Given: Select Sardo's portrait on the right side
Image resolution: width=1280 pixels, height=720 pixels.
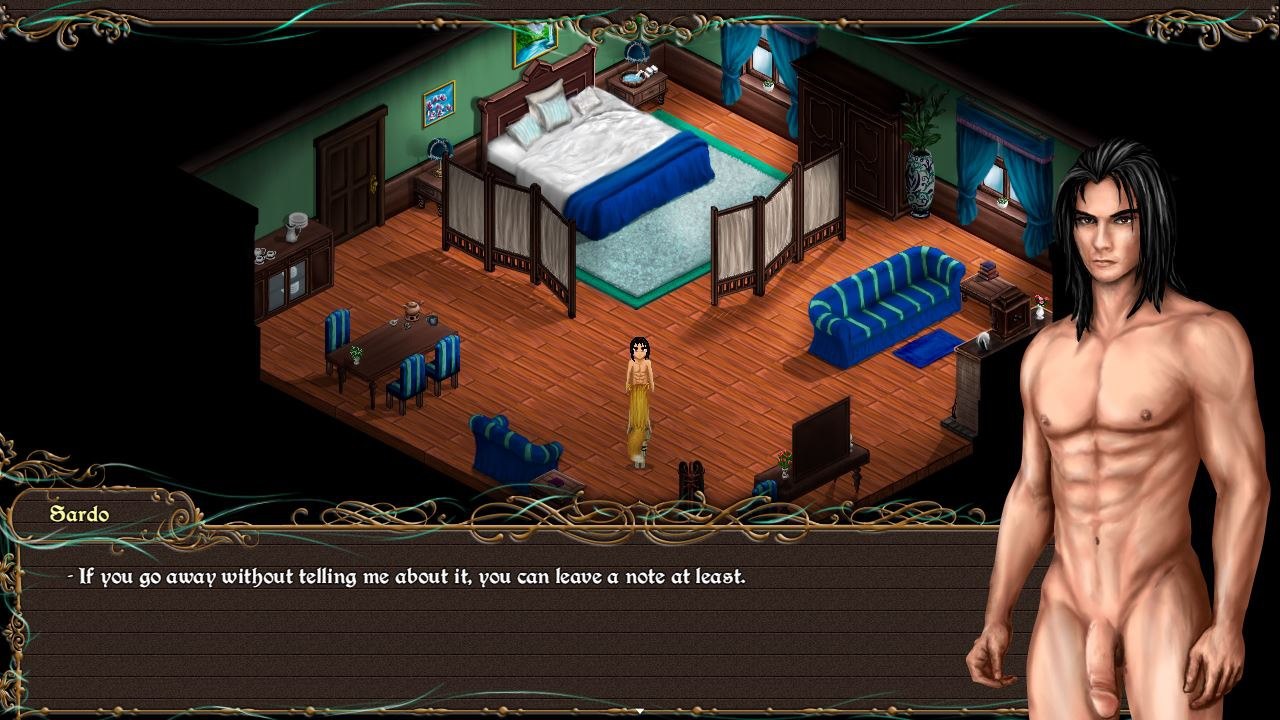Looking at the screenshot, I should [1110, 400].
